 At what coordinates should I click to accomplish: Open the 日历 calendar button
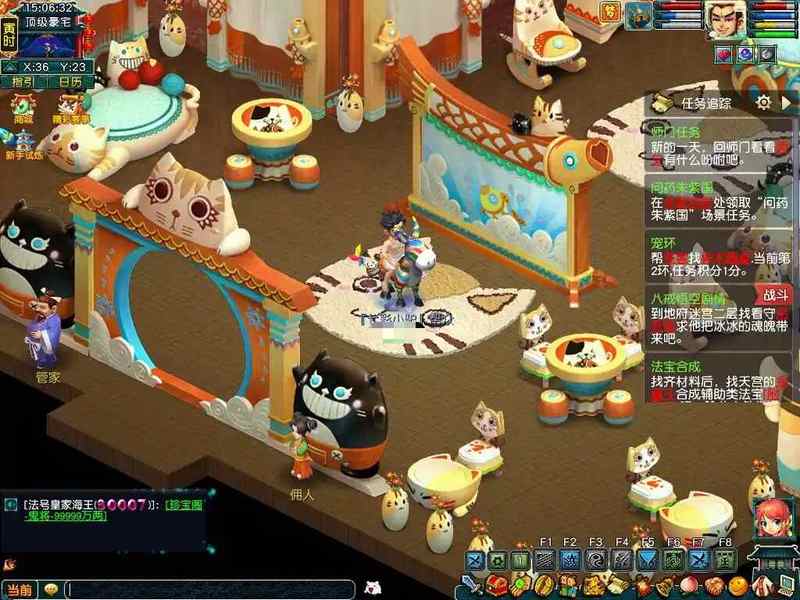pos(70,82)
